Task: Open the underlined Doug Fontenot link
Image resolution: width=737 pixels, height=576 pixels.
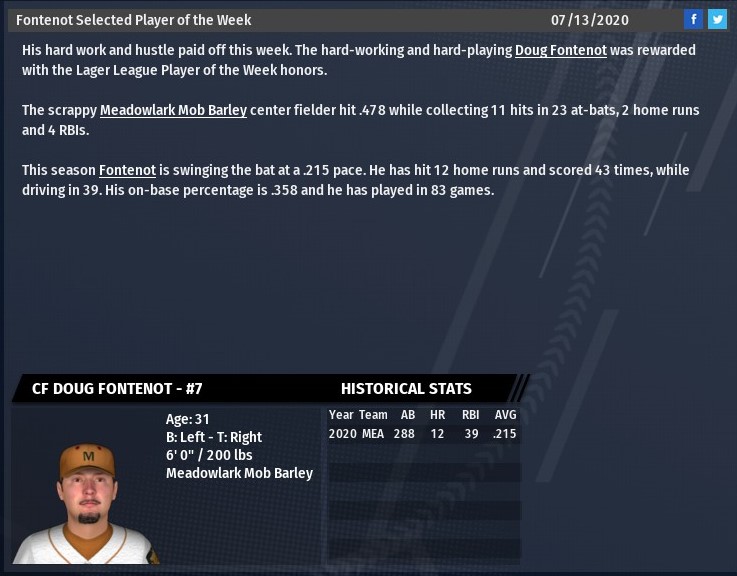Action: pyautogui.click(x=561, y=50)
